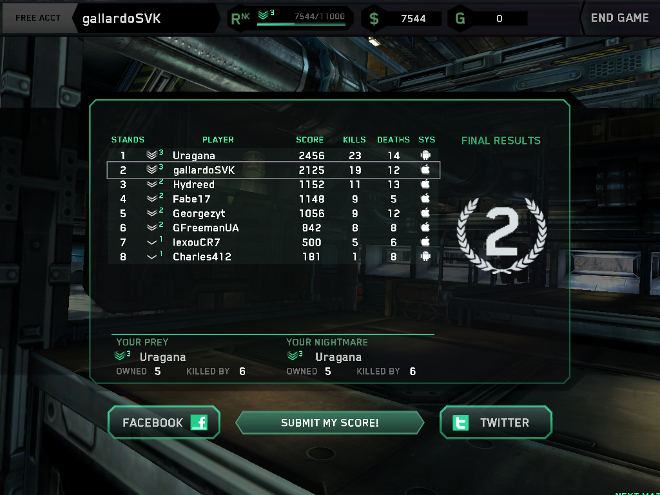Viewport: 660px width, 495px height.
Task: Share results on Facebook
Action: click(164, 423)
